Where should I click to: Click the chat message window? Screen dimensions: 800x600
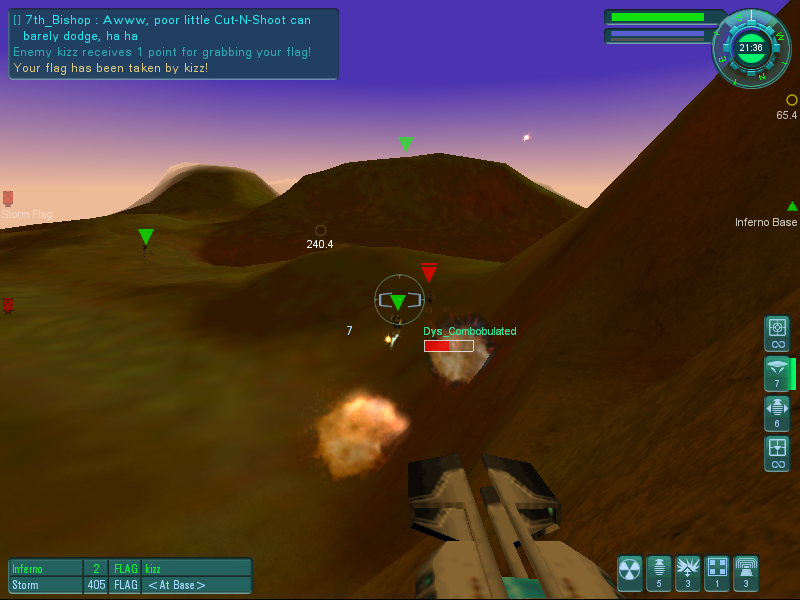[x=174, y=44]
